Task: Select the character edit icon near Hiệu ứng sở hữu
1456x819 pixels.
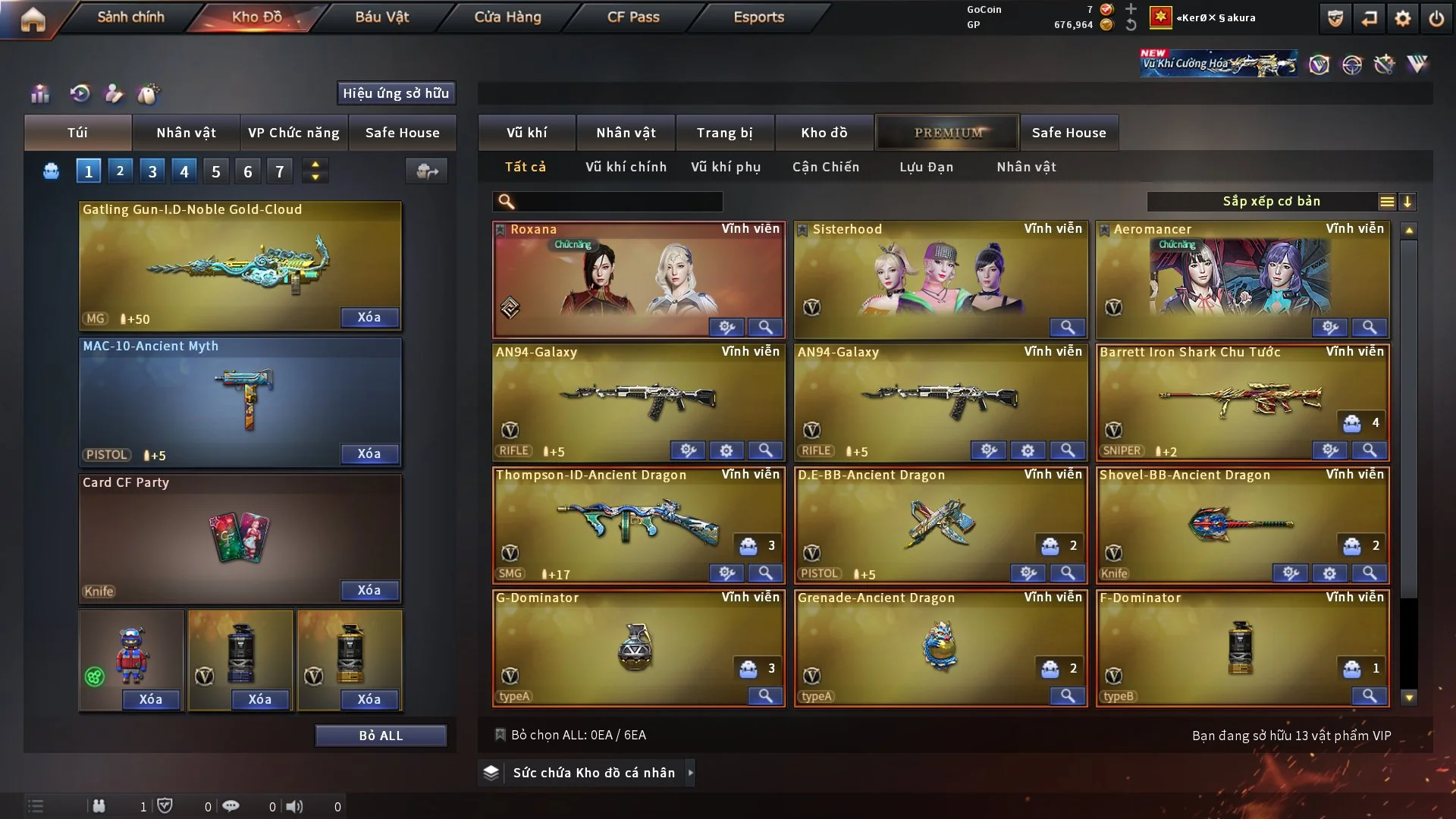Action: (x=114, y=94)
